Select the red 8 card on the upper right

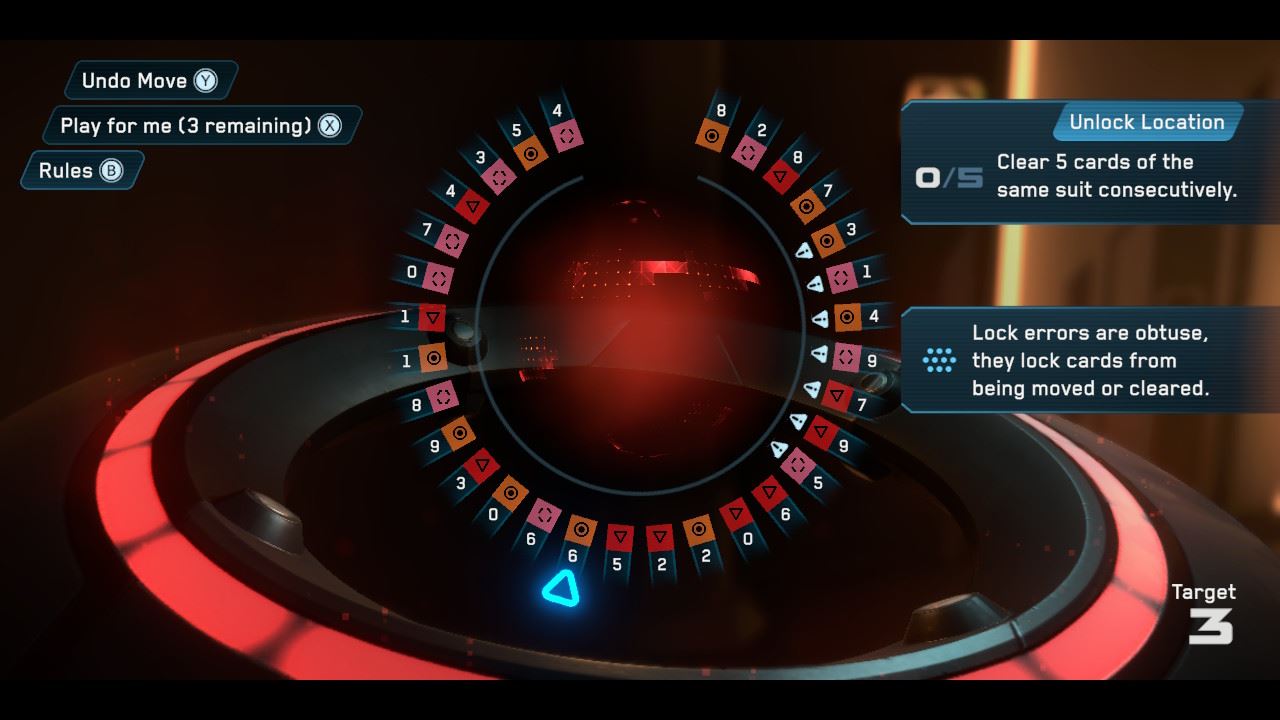pyautogui.click(x=781, y=174)
